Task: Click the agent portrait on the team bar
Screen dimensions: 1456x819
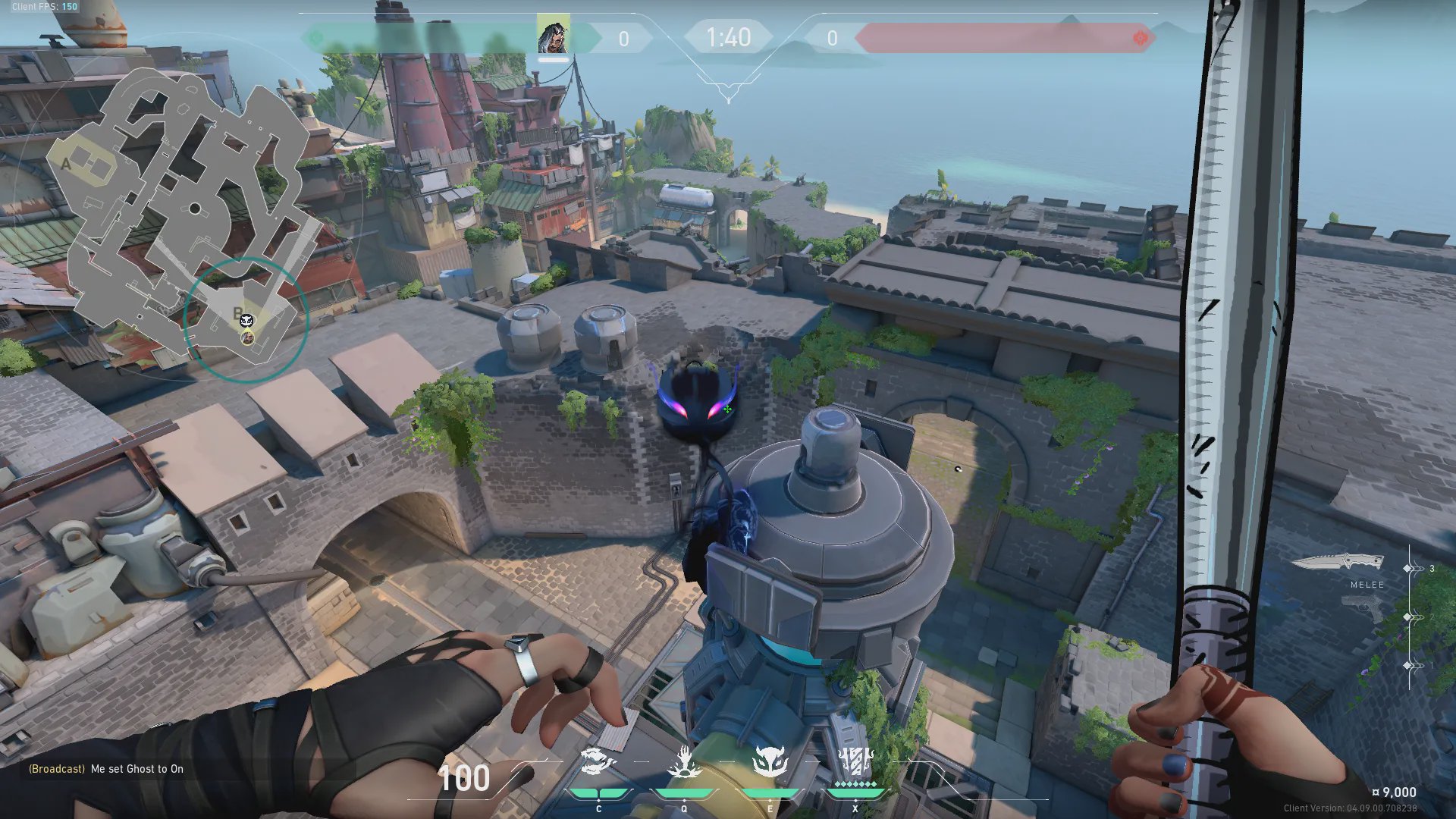Action: tap(553, 36)
